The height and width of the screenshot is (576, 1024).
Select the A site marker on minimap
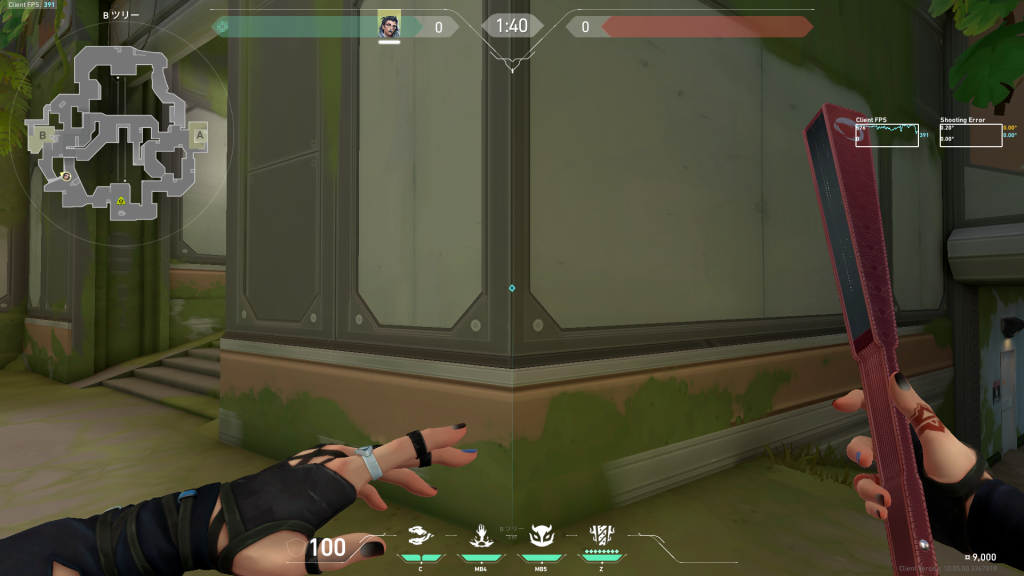(199, 135)
